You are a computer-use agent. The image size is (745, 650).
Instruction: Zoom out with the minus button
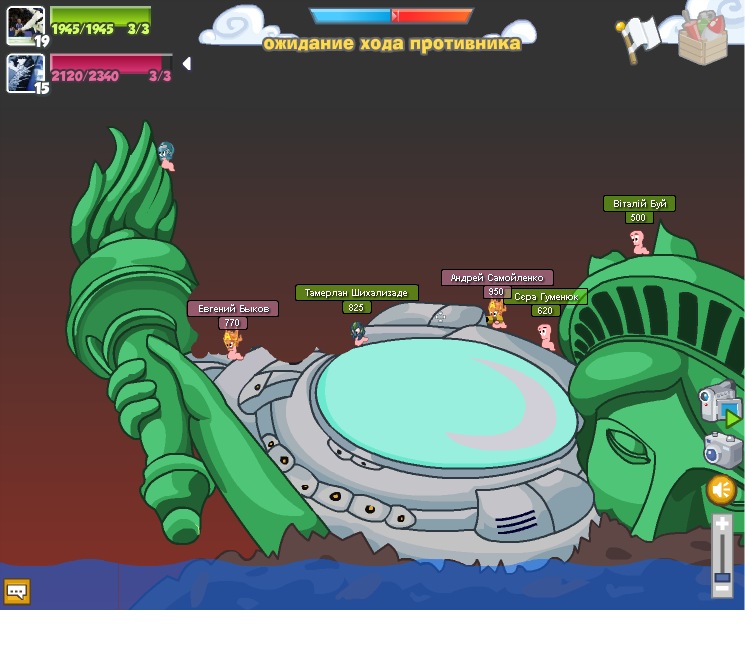(x=722, y=590)
